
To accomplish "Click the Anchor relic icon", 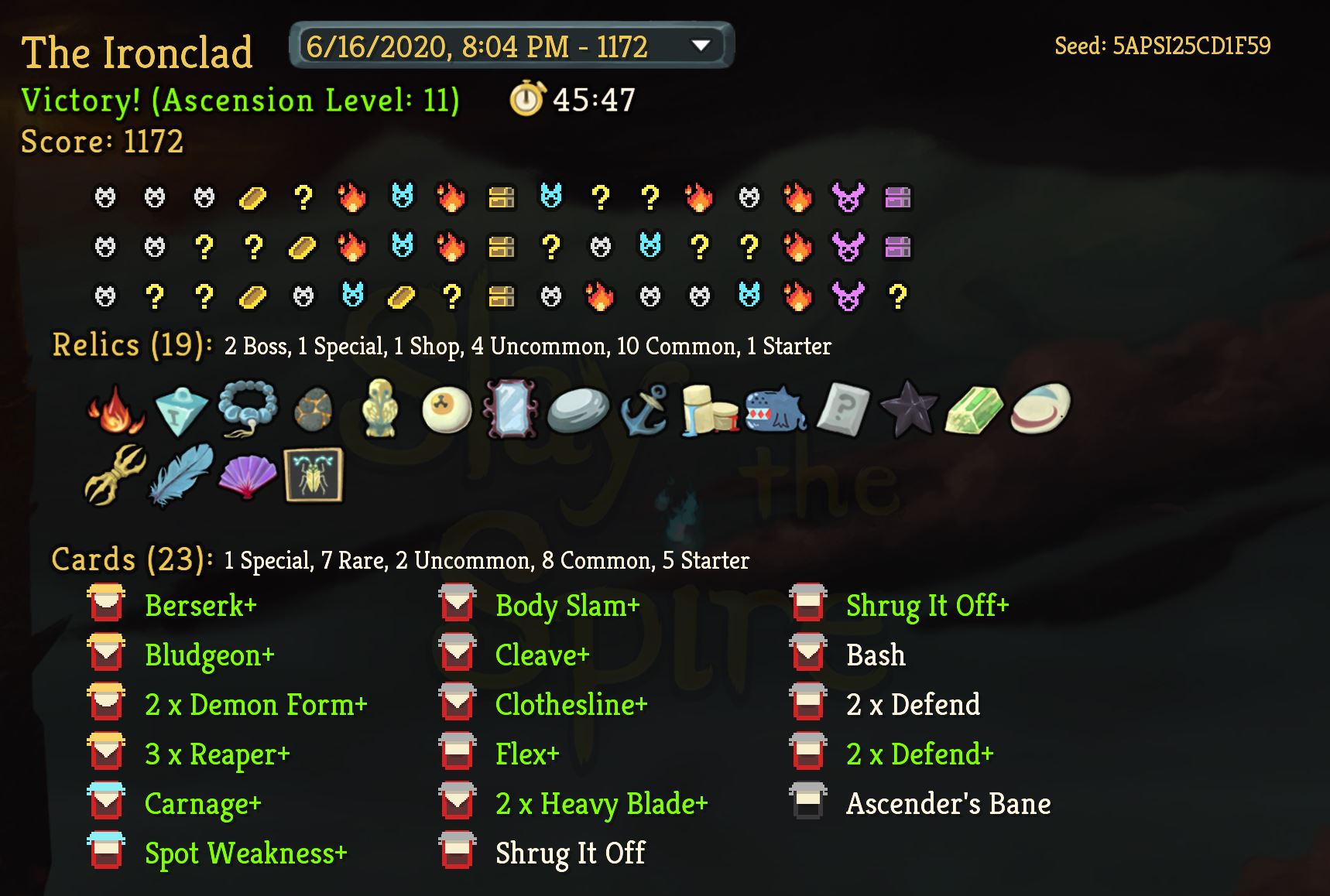I will [x=644, y=409].
